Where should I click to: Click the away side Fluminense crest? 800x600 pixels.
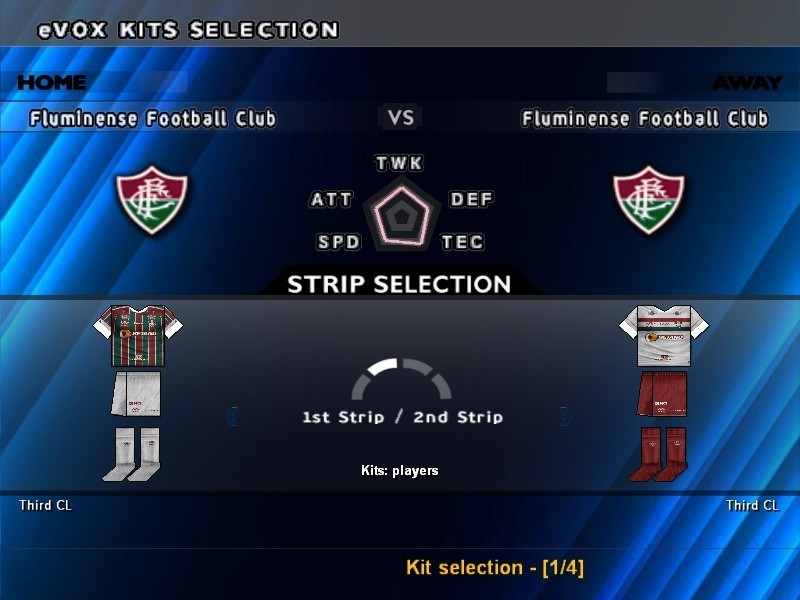[649, 201]
